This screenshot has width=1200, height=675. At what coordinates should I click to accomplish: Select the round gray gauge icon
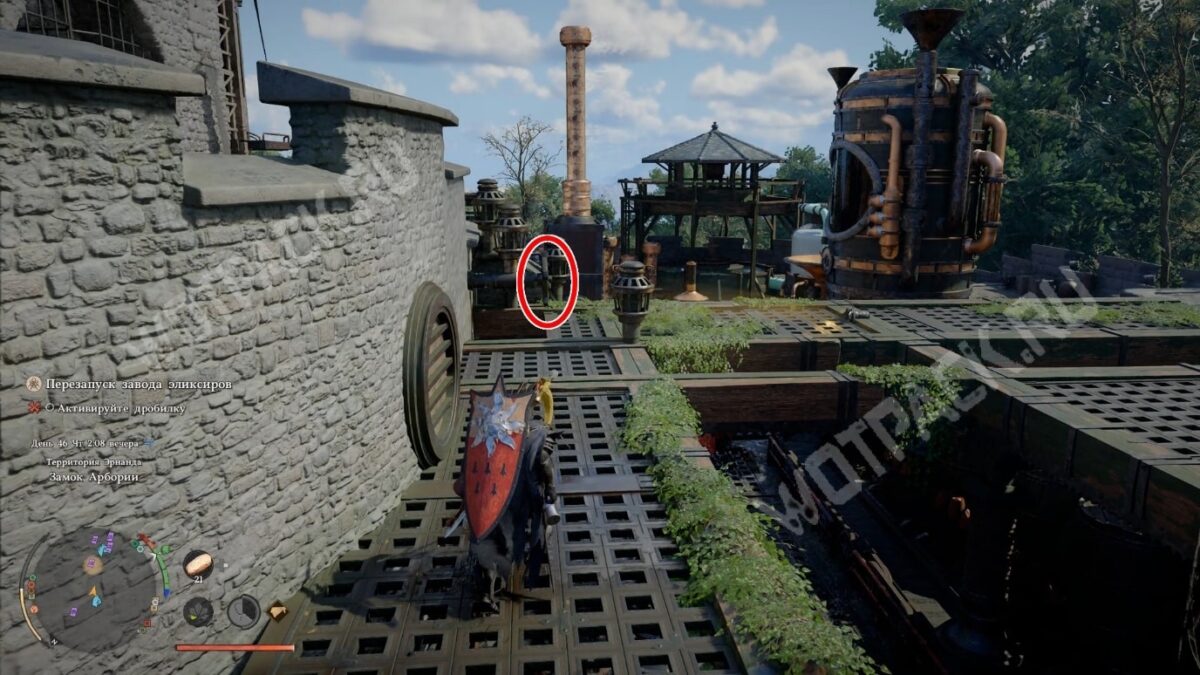click(243, 611)
